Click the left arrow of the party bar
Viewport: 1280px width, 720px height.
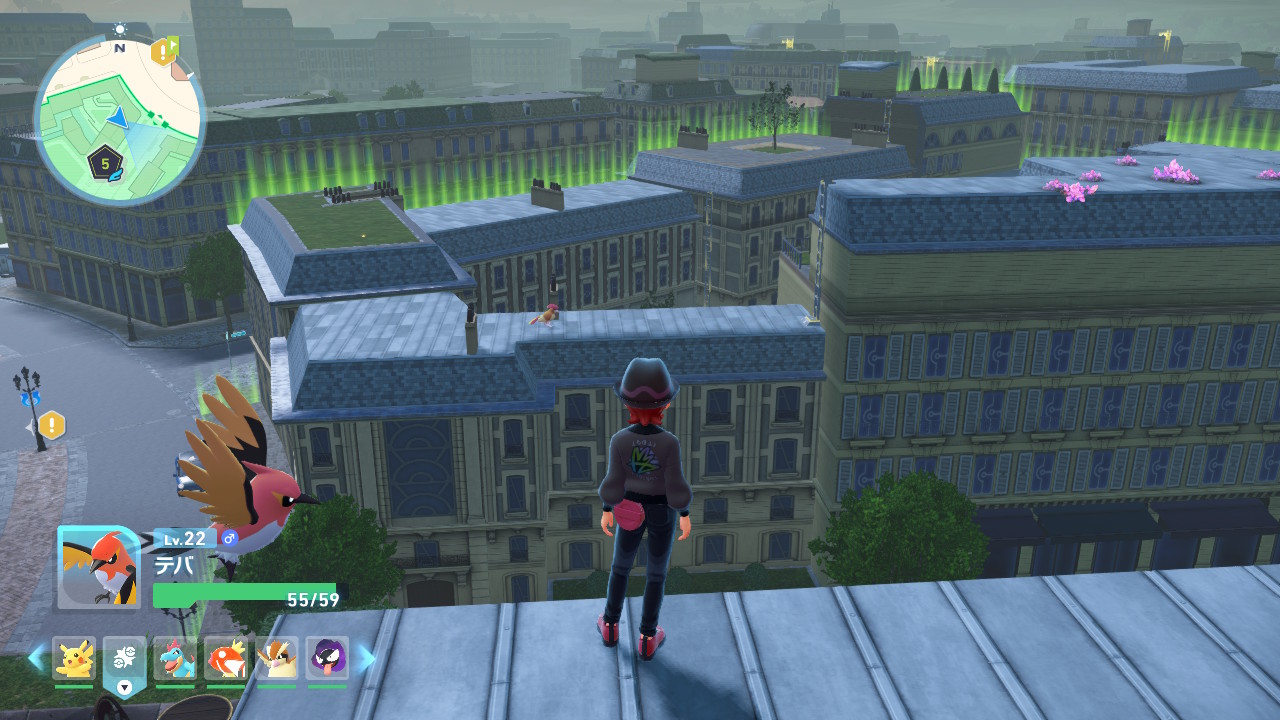tap(36, 657)
